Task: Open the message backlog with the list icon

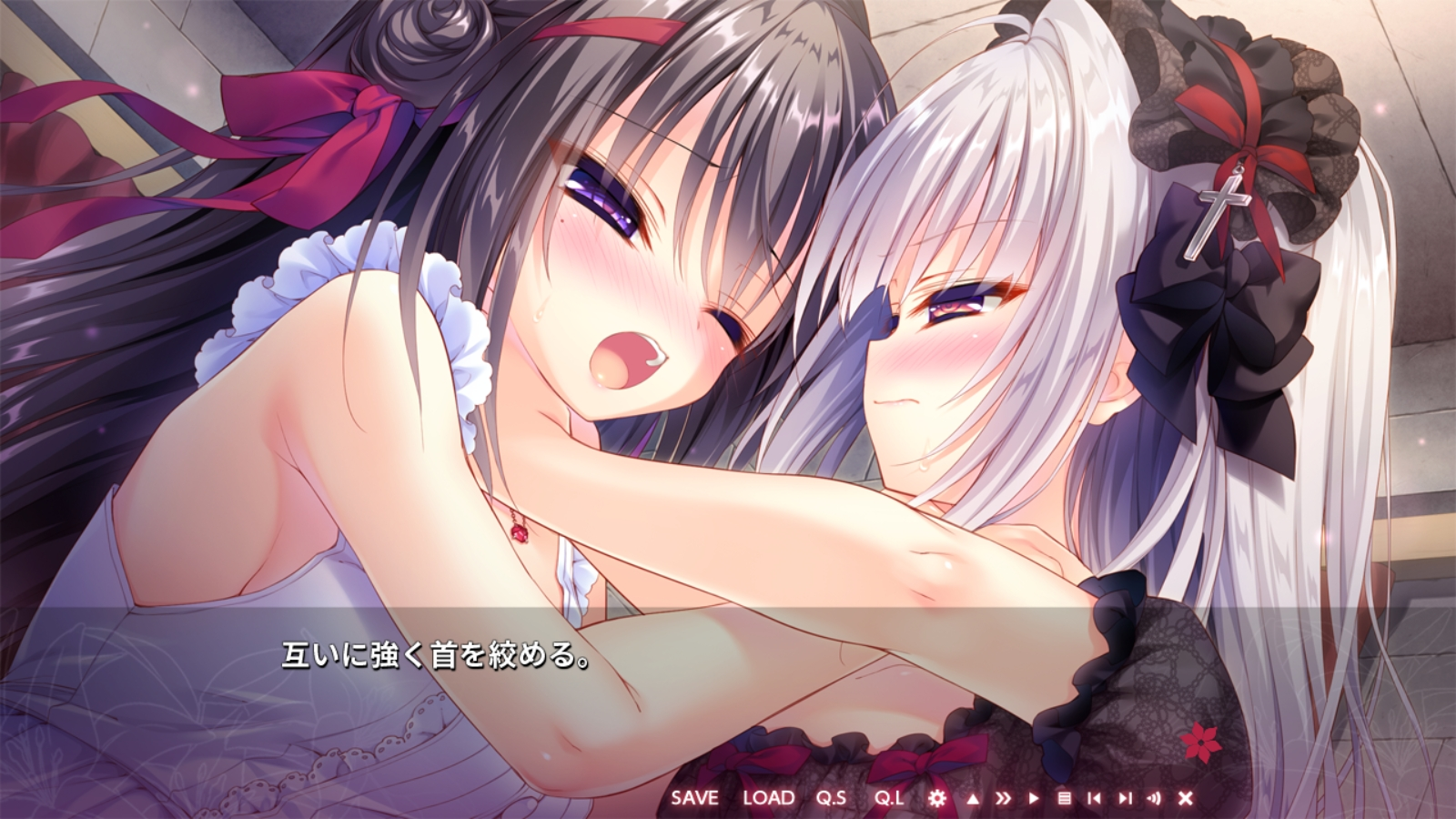Action: click(x=1067, y=797)
